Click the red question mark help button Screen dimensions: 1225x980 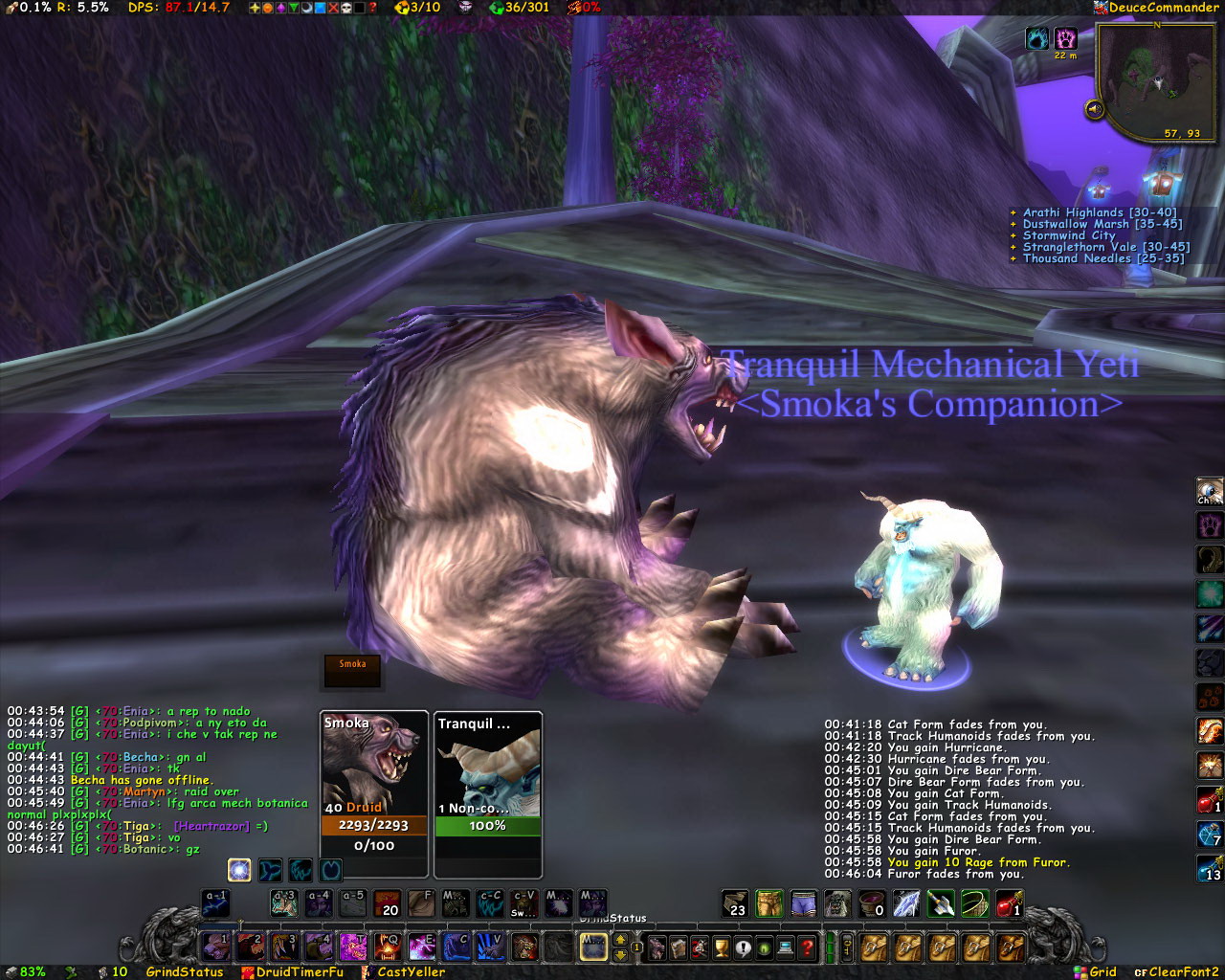point(808,947)
